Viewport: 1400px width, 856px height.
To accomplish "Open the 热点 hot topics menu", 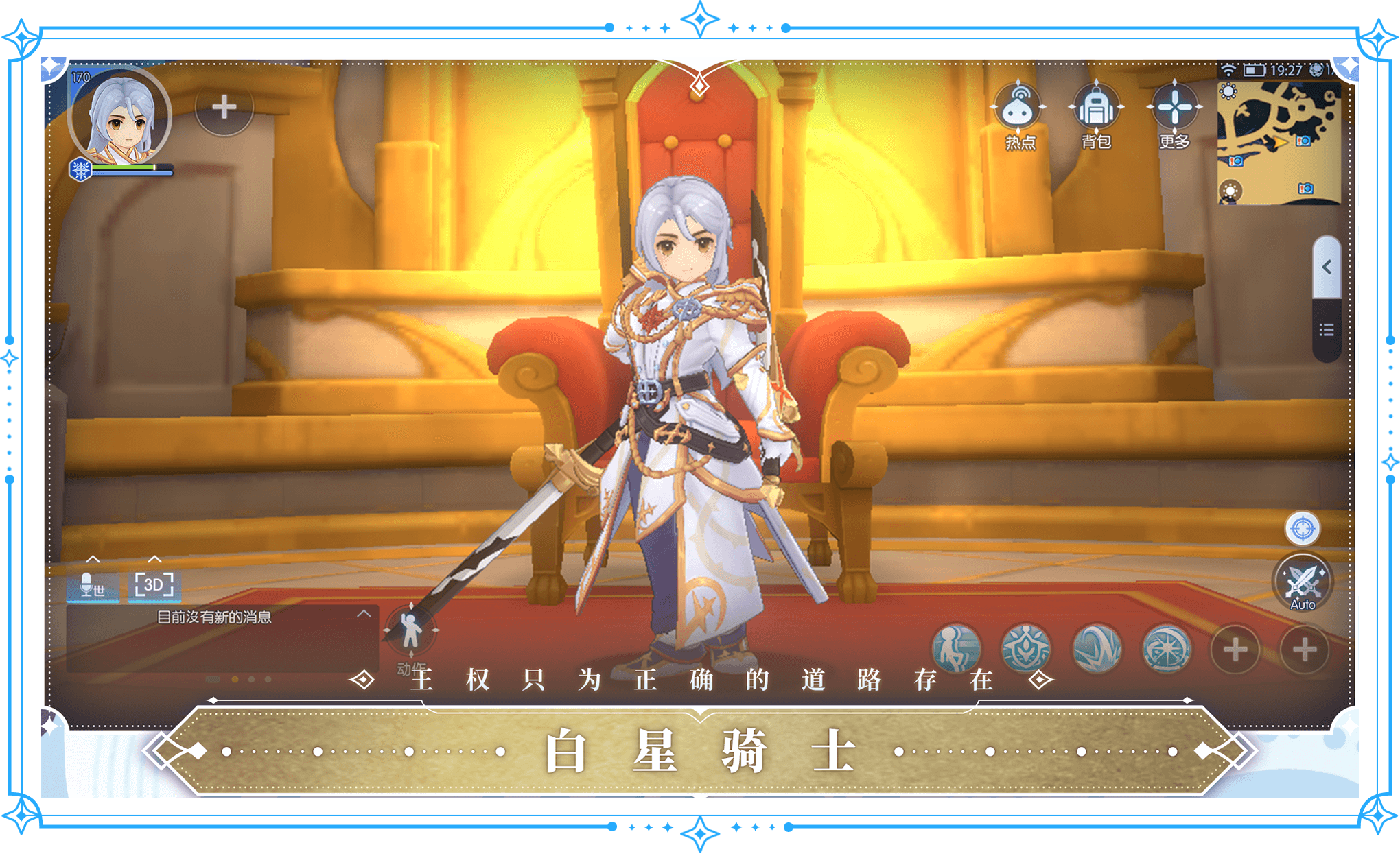I will pyautogui.click(x=1020, y=110).
